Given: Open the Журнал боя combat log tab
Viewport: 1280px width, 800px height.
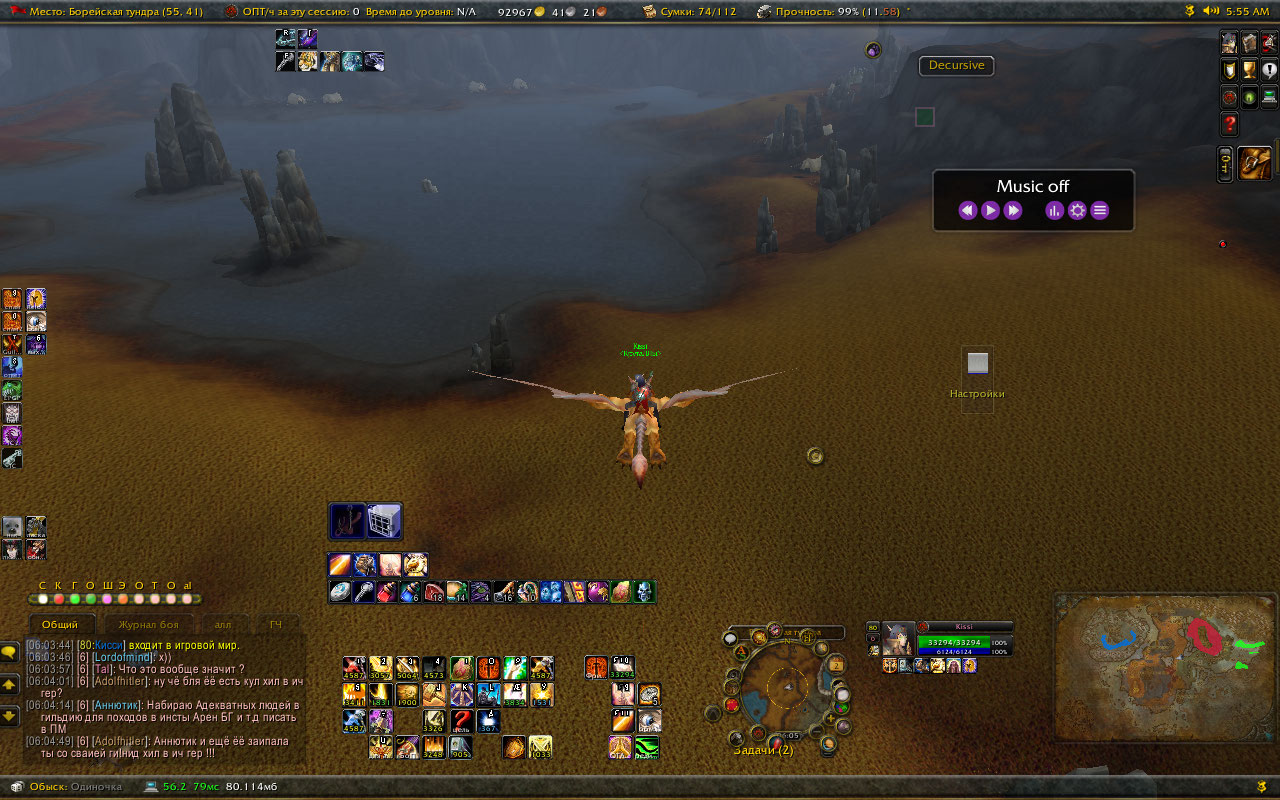Looking at the screenshot, I should [x=149, y=624].
